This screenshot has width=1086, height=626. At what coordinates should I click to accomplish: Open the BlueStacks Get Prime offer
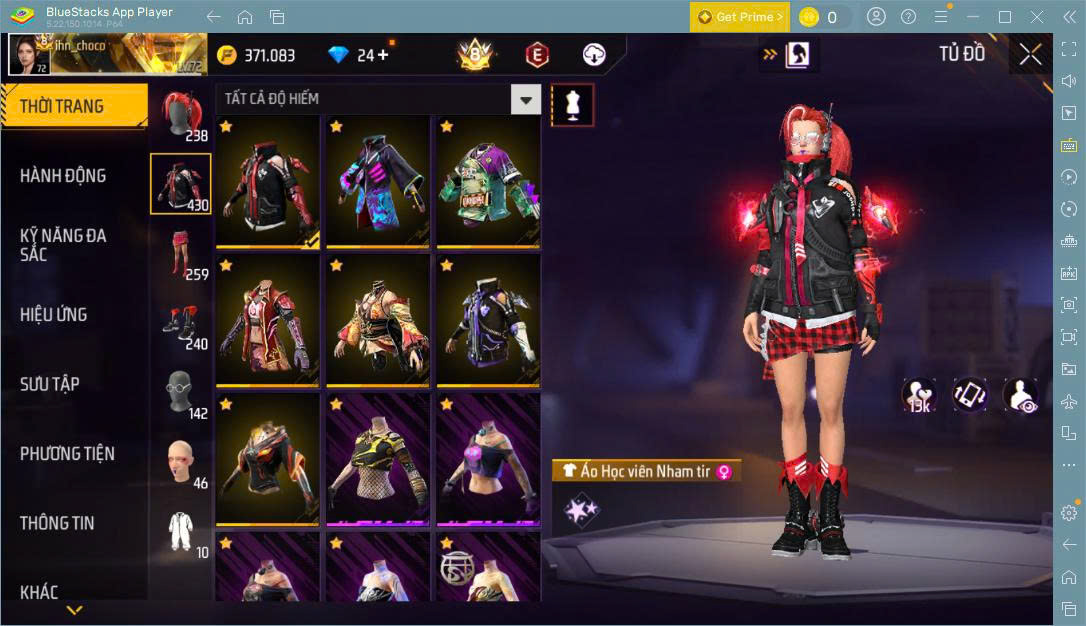(x=740, y=17)
